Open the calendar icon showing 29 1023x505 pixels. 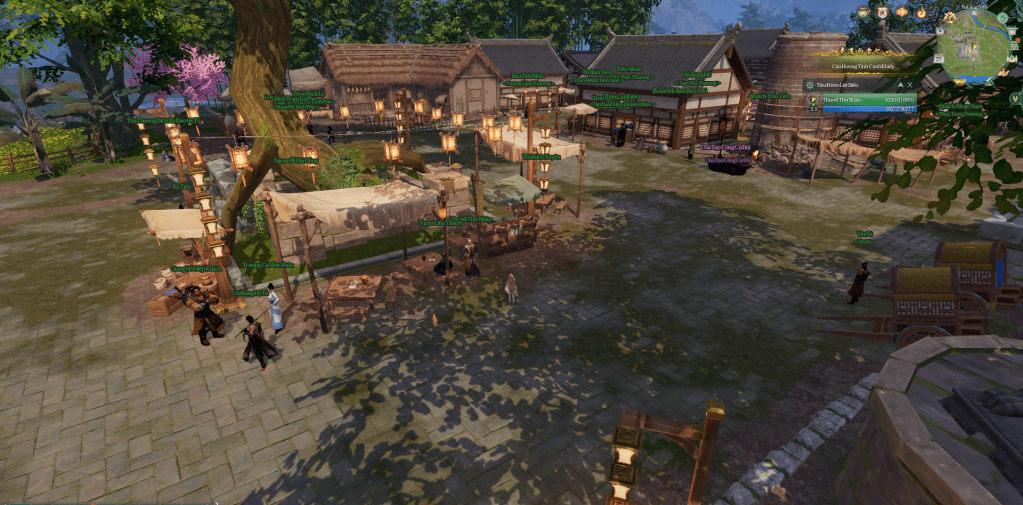(938, 59)
